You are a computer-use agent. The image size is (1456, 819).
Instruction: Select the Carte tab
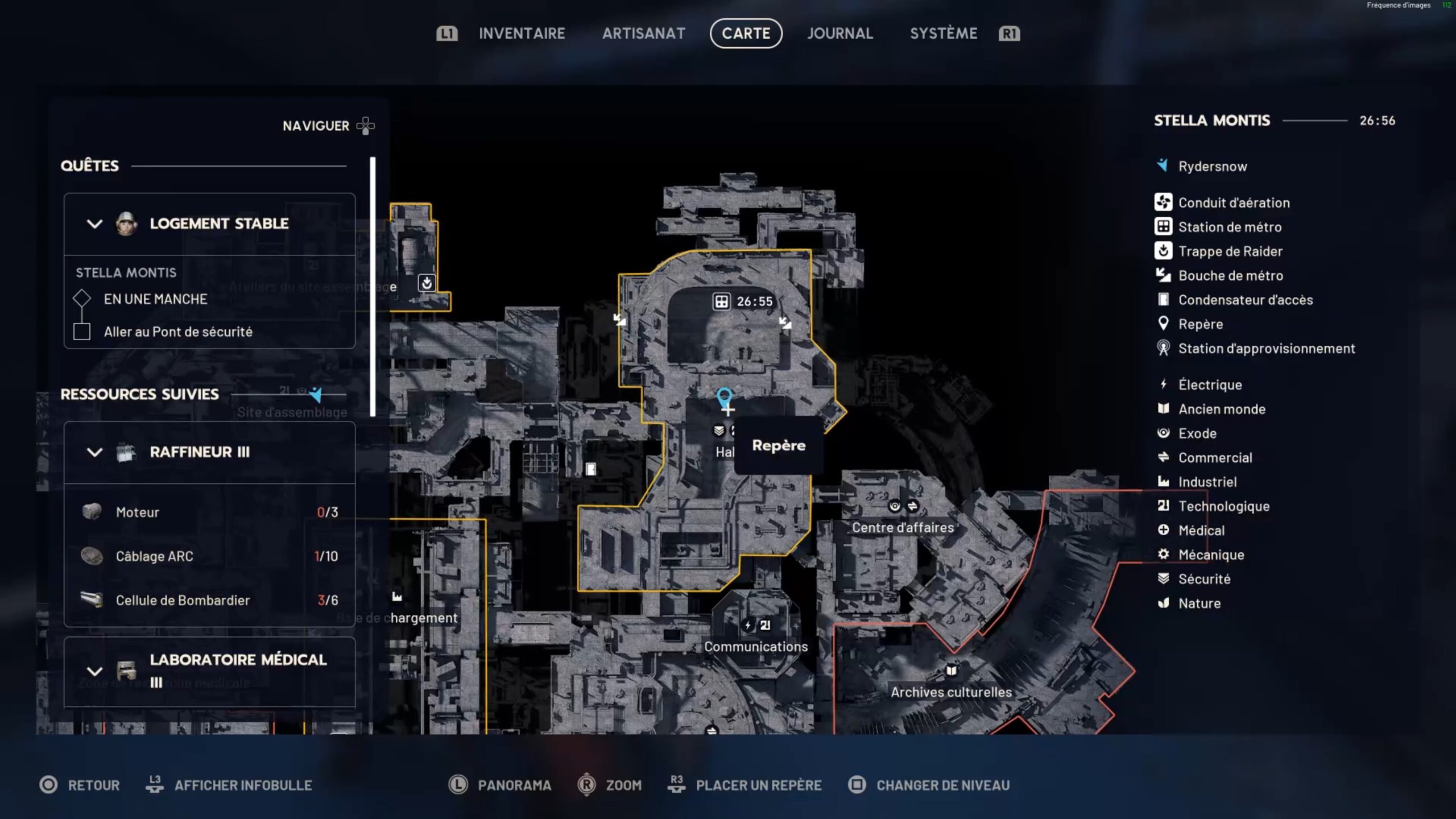pyautogui.click(x=746, y=34)
